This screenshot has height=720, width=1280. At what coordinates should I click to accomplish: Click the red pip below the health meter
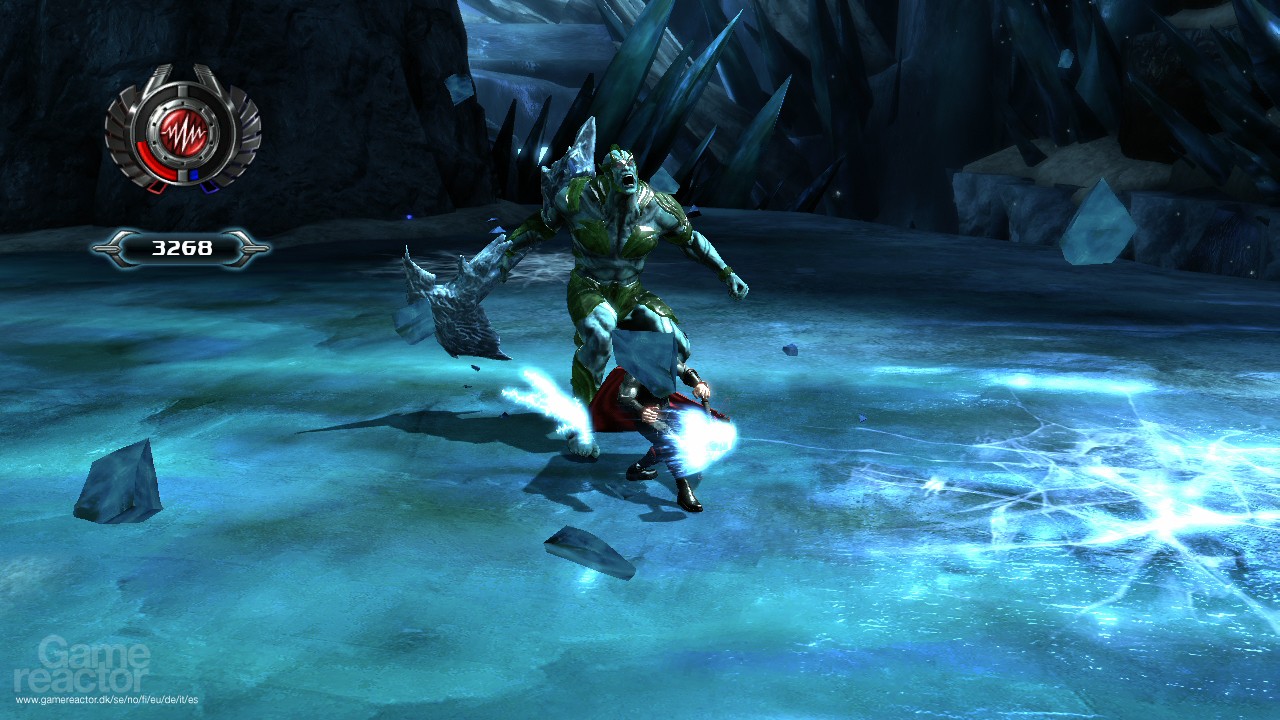pos(156,189)
